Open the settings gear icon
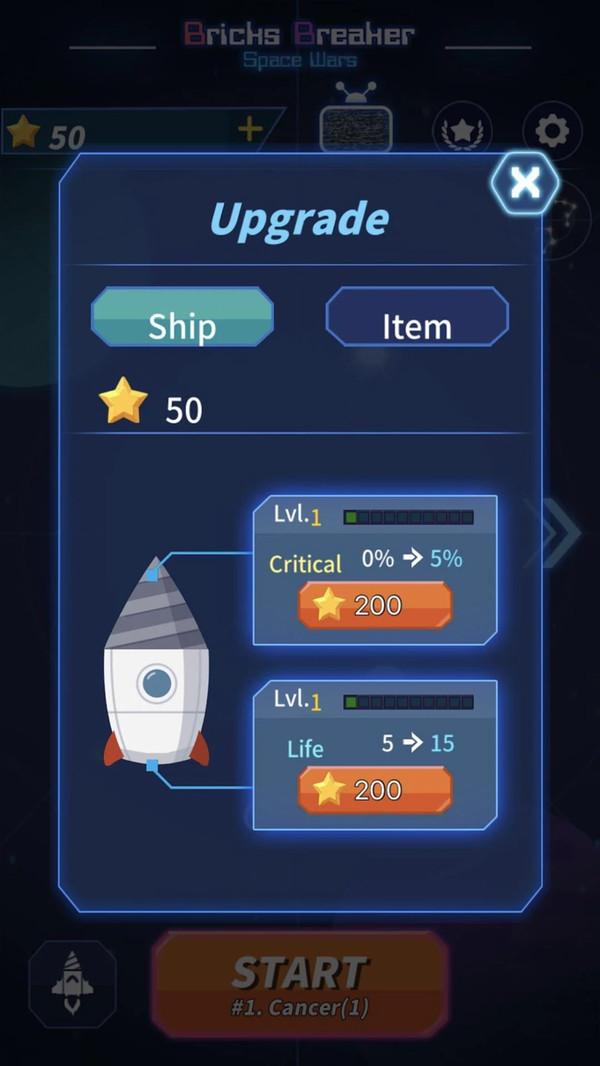The width and height of the screenshot is (600, 1066). coord(552,131)
